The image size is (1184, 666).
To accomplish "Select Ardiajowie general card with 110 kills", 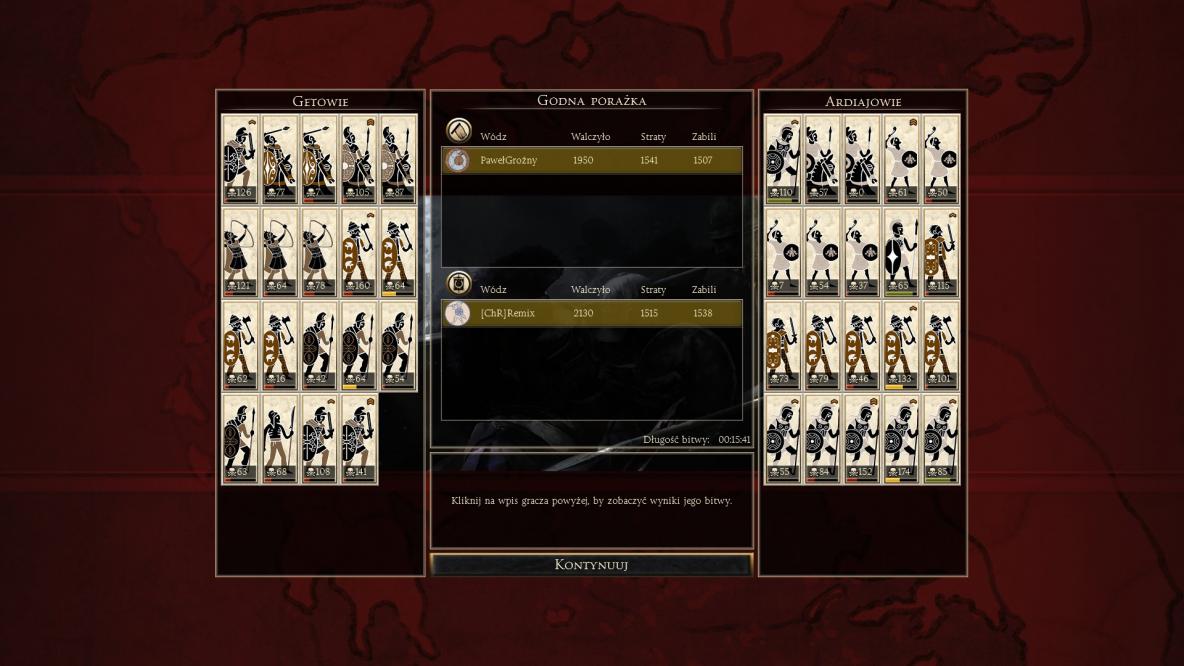I will [x=783, y=158].
